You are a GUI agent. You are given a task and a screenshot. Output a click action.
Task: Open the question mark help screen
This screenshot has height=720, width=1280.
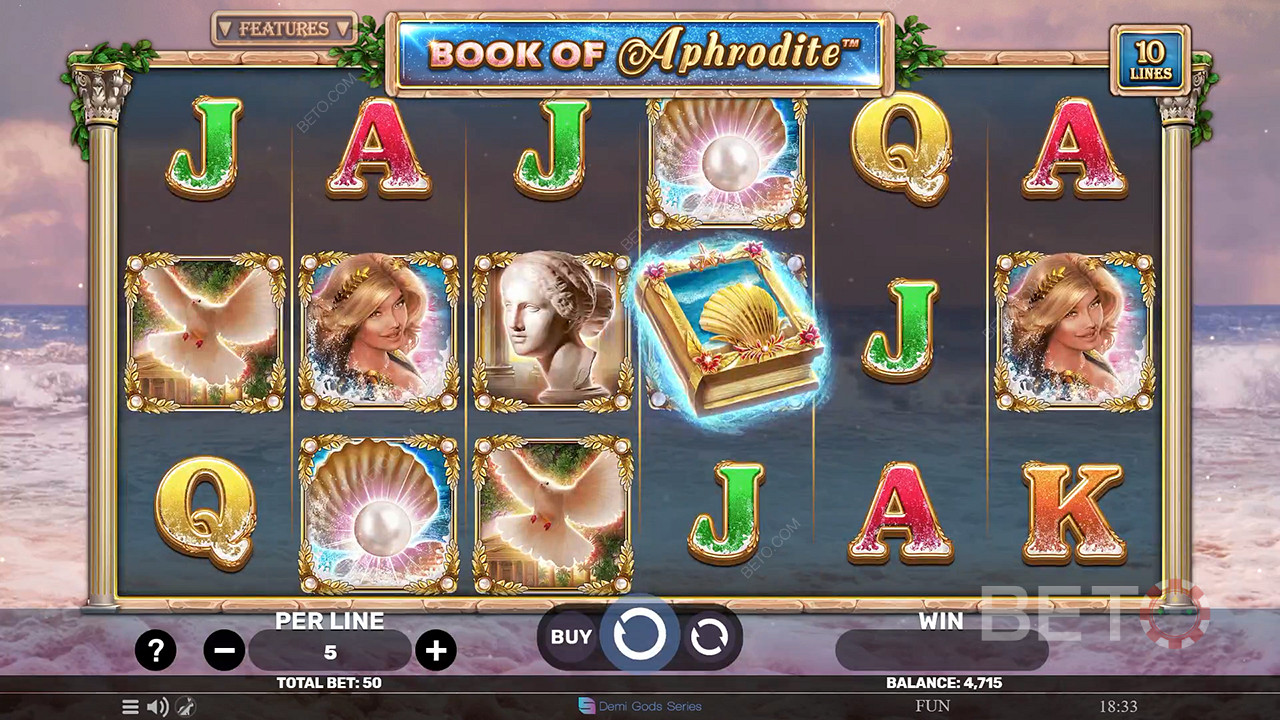(x=155, y=652)
